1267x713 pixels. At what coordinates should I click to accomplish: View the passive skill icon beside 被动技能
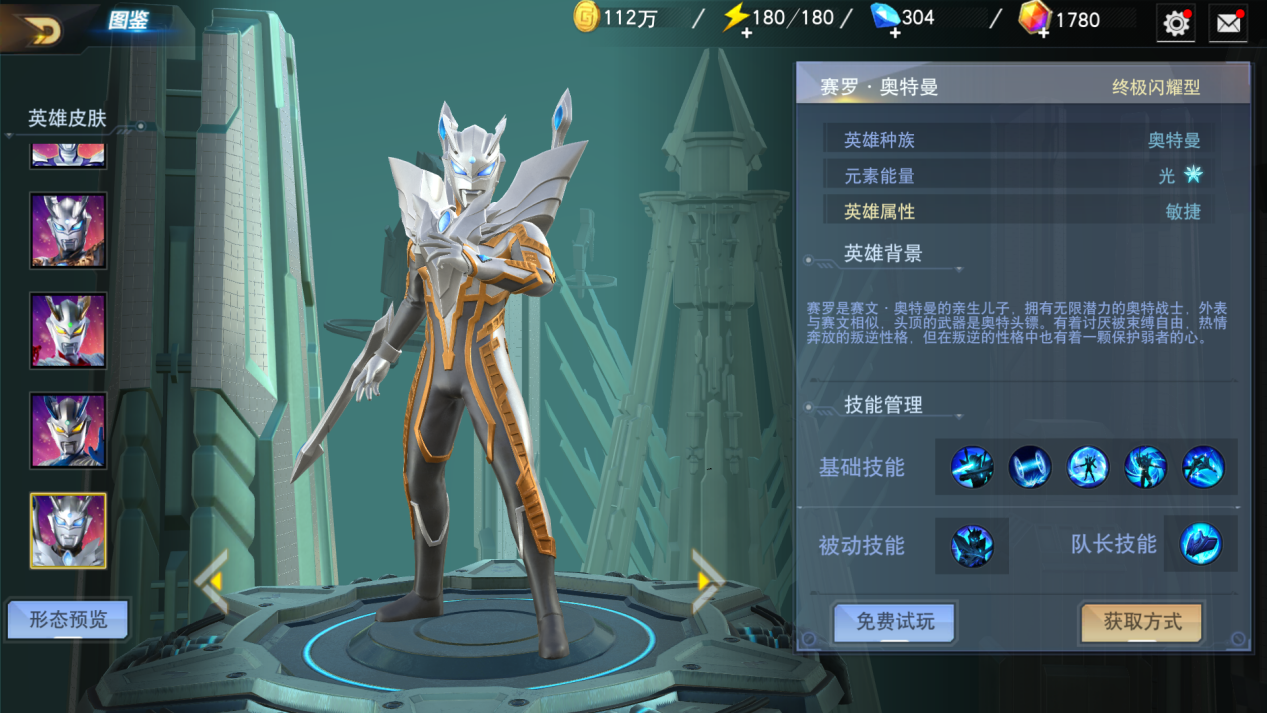[x=972, y=545]
